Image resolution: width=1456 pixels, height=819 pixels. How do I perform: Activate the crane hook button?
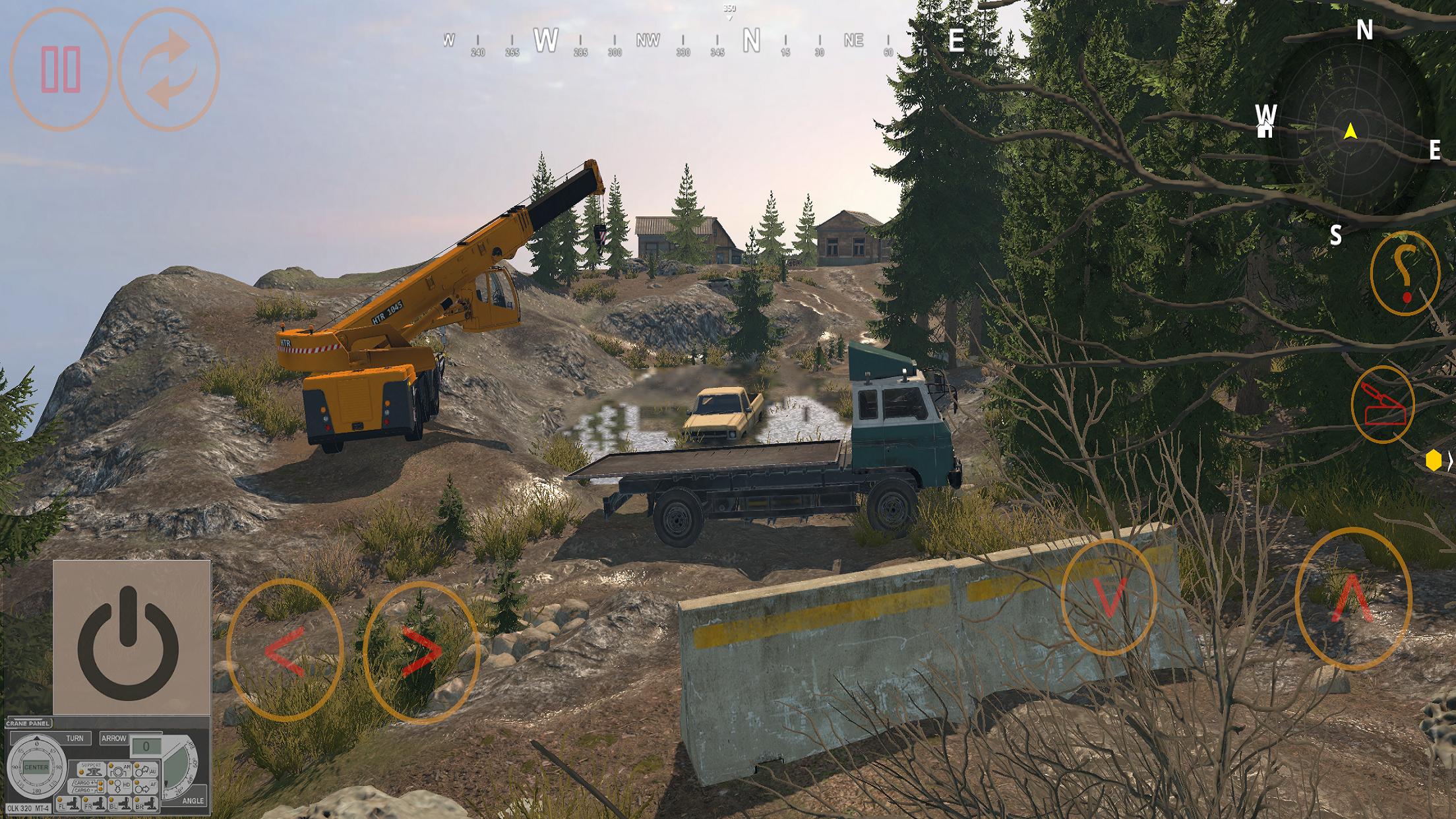pyautogui.click(x=1405, y=273)
